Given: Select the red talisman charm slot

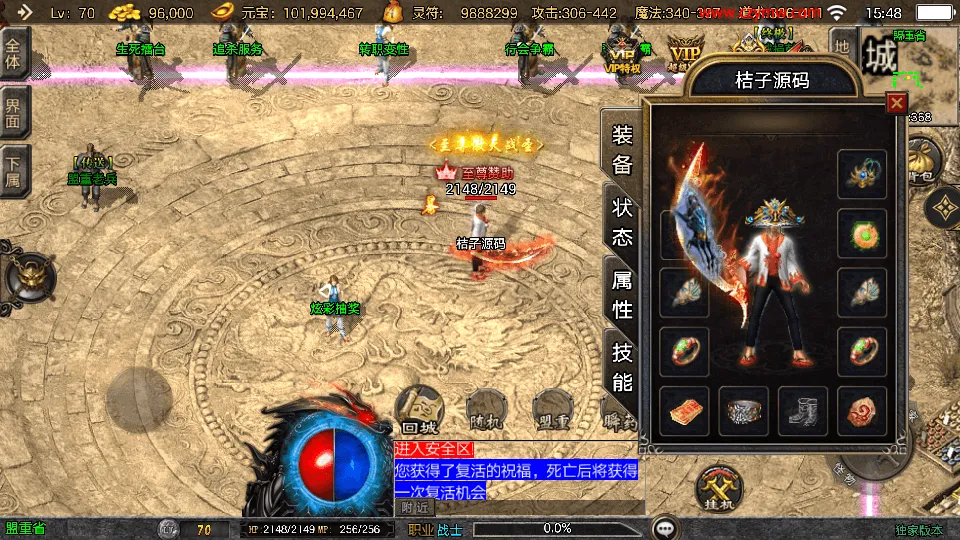Looking at the screenshot, I should coord(685,411).
